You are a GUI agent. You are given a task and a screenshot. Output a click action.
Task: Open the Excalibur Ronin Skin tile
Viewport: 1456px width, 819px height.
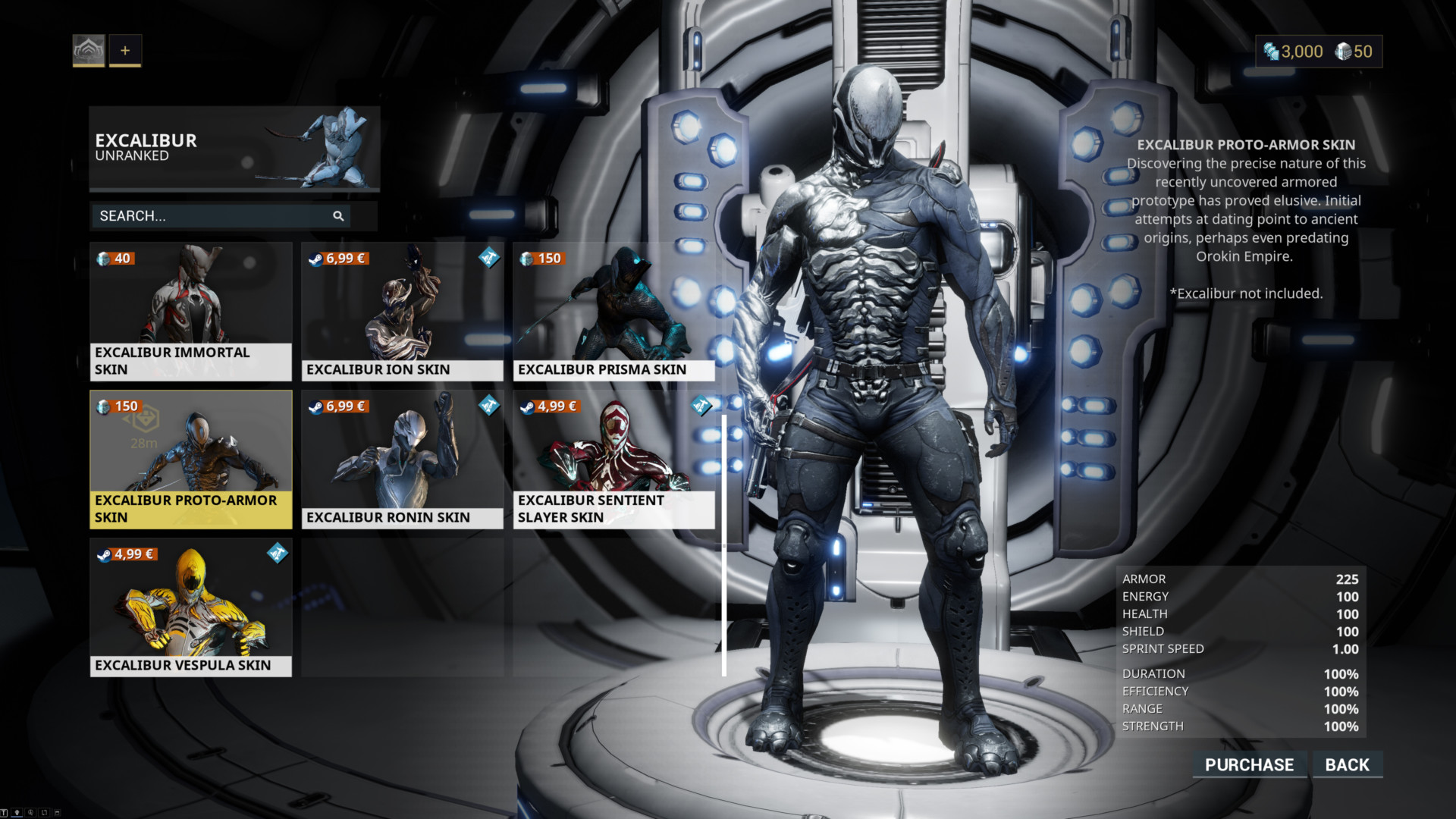[402, 459]
